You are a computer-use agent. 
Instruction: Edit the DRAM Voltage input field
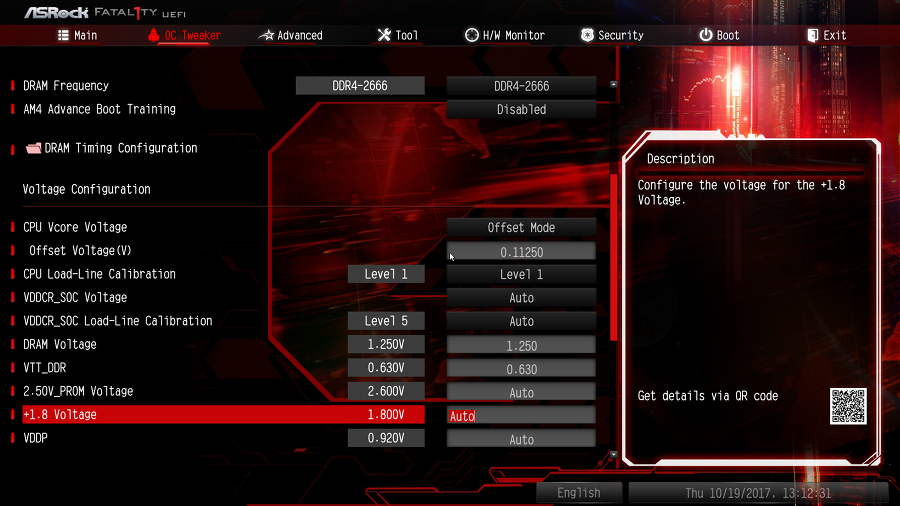coord(521,346)
